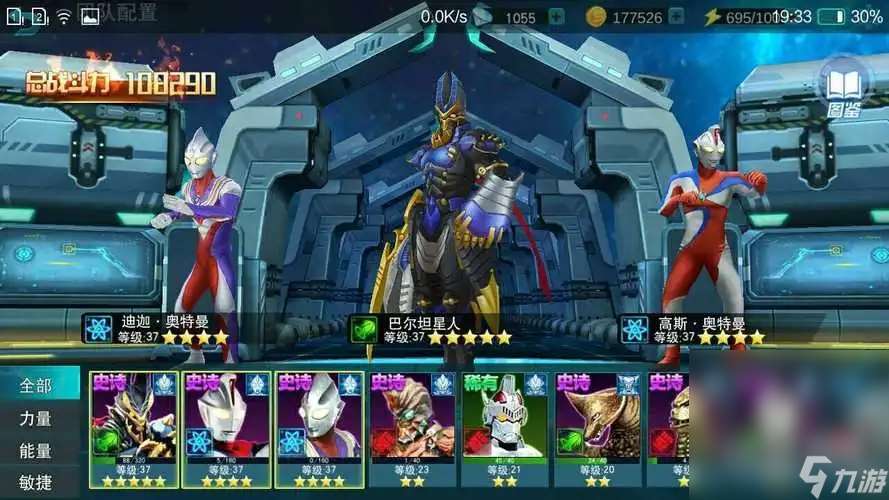The height and width of the screenshot is (500, 889).
Task: Select the 巴尔坦星人 center slot label
Action: click(x=432, y=330)
